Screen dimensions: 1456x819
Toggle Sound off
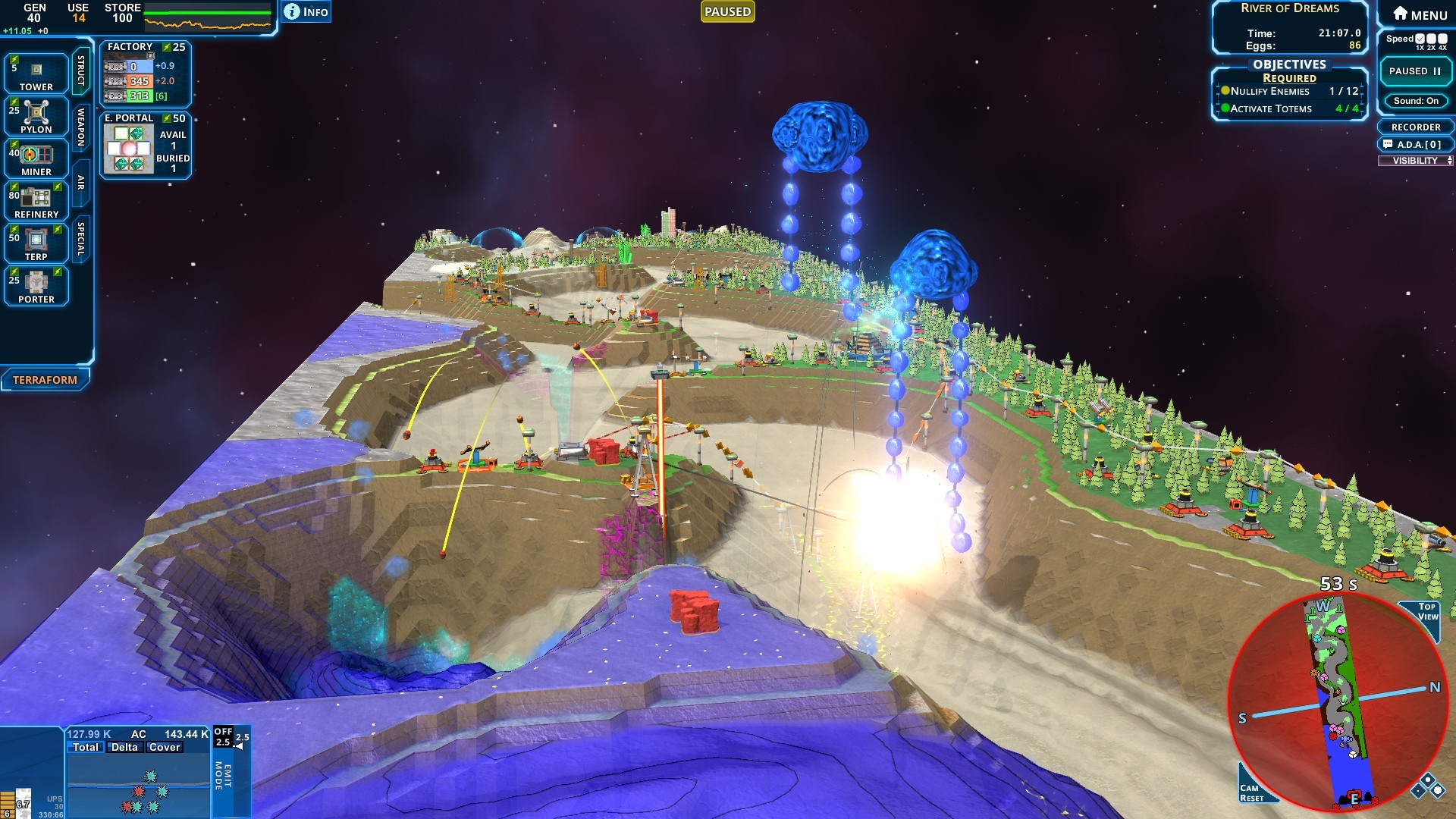pos(1414,101)
